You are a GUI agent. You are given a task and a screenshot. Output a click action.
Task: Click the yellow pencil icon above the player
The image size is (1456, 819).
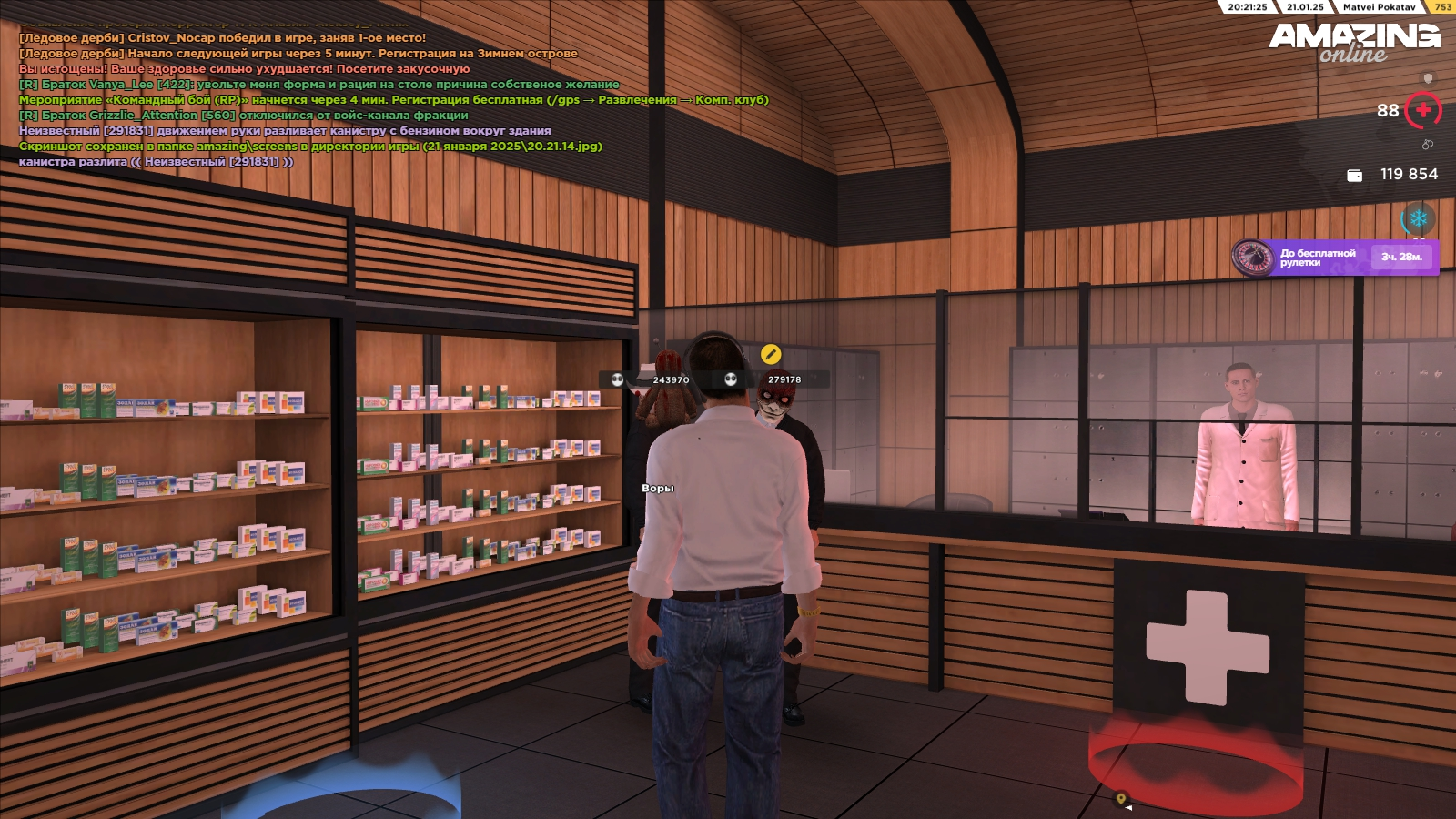coord(770,354)
